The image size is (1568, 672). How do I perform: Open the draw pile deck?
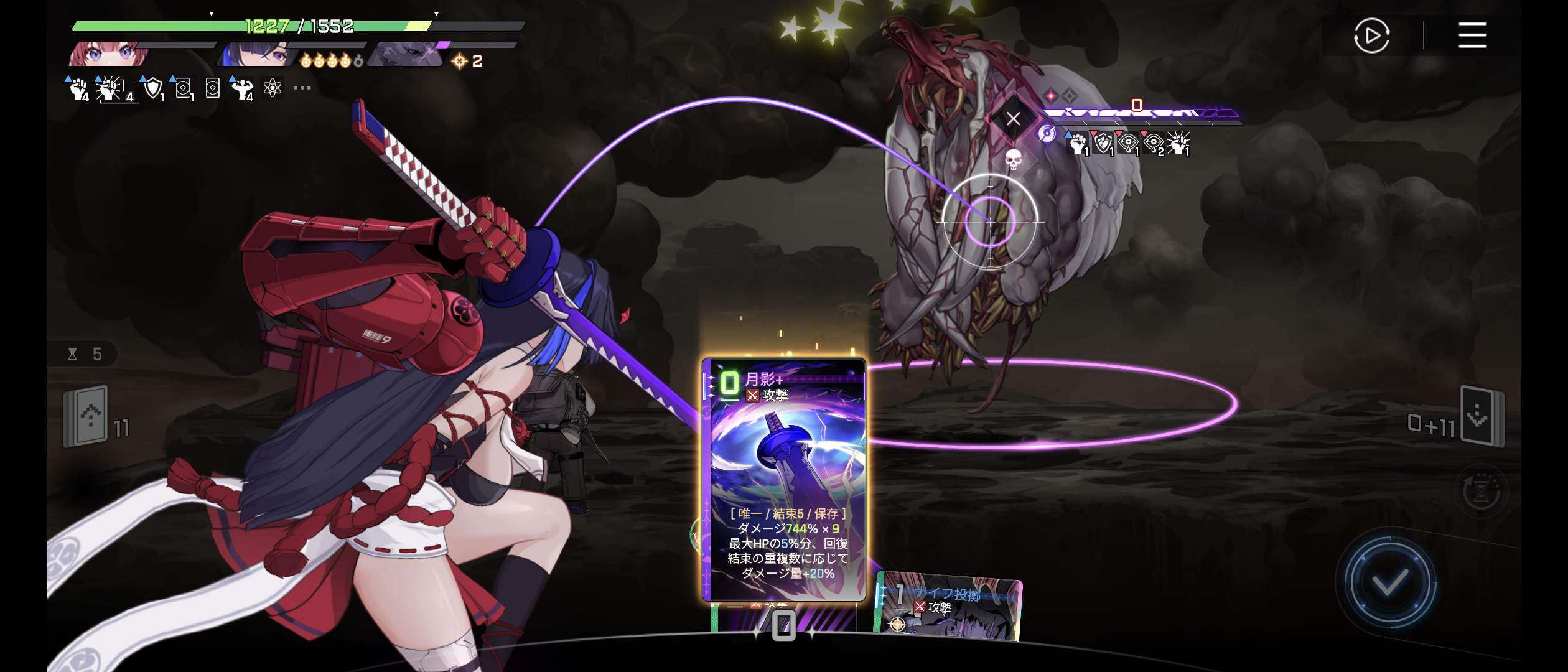coord(87,416)
